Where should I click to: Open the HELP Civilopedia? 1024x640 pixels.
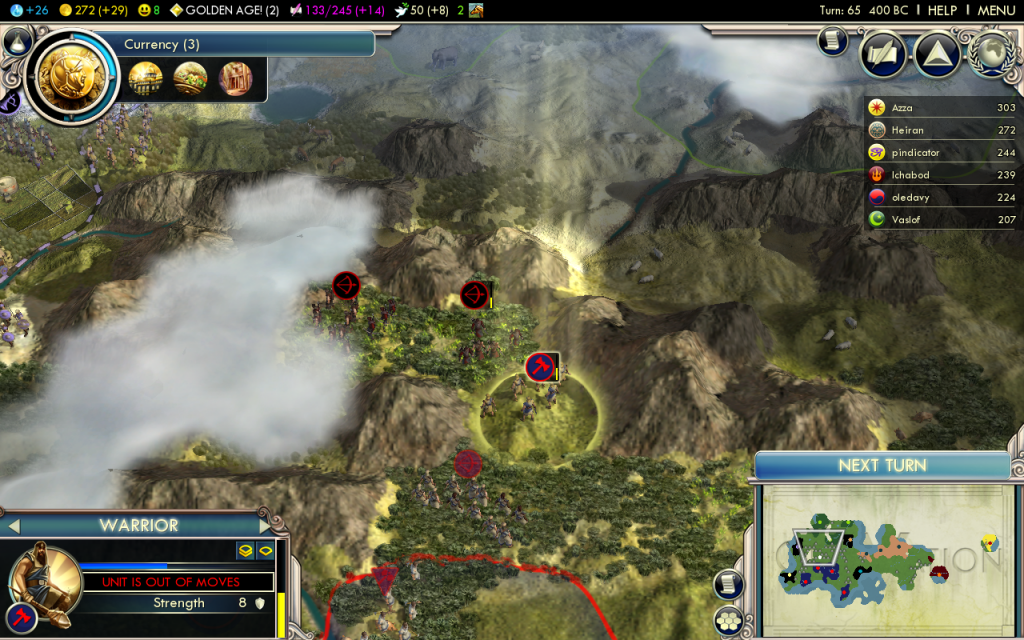pyautogui.click(x=941, y=10)
